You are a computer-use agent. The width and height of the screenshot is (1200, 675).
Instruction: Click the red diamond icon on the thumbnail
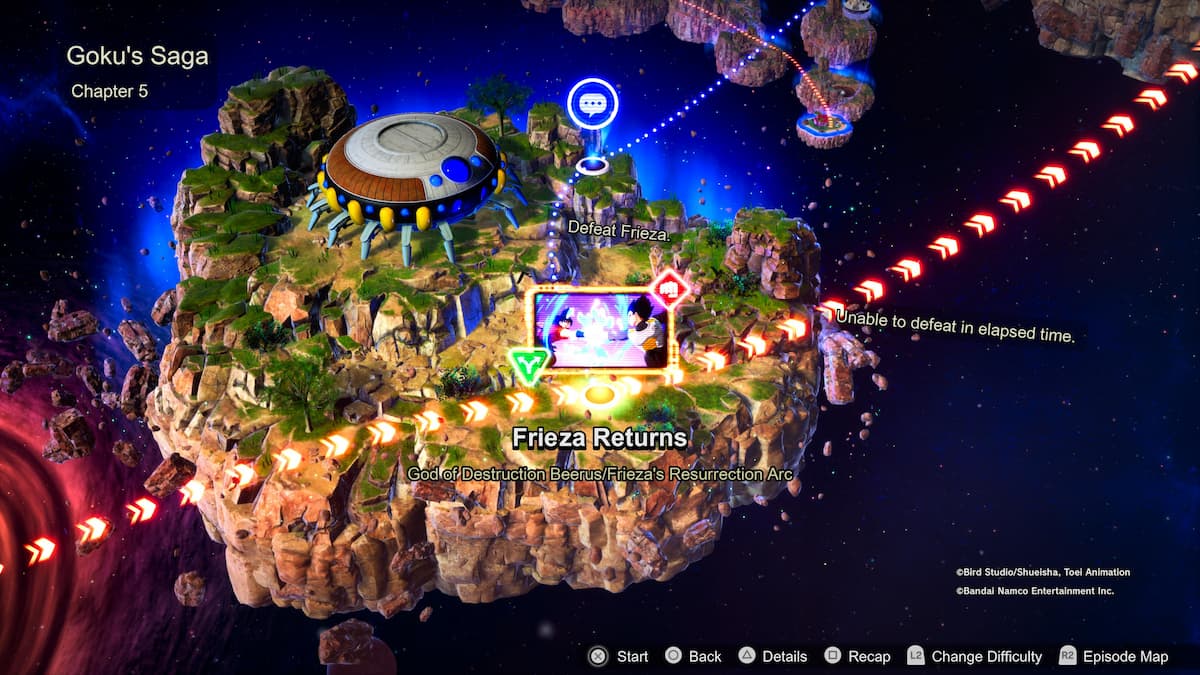tap(670, 289)
